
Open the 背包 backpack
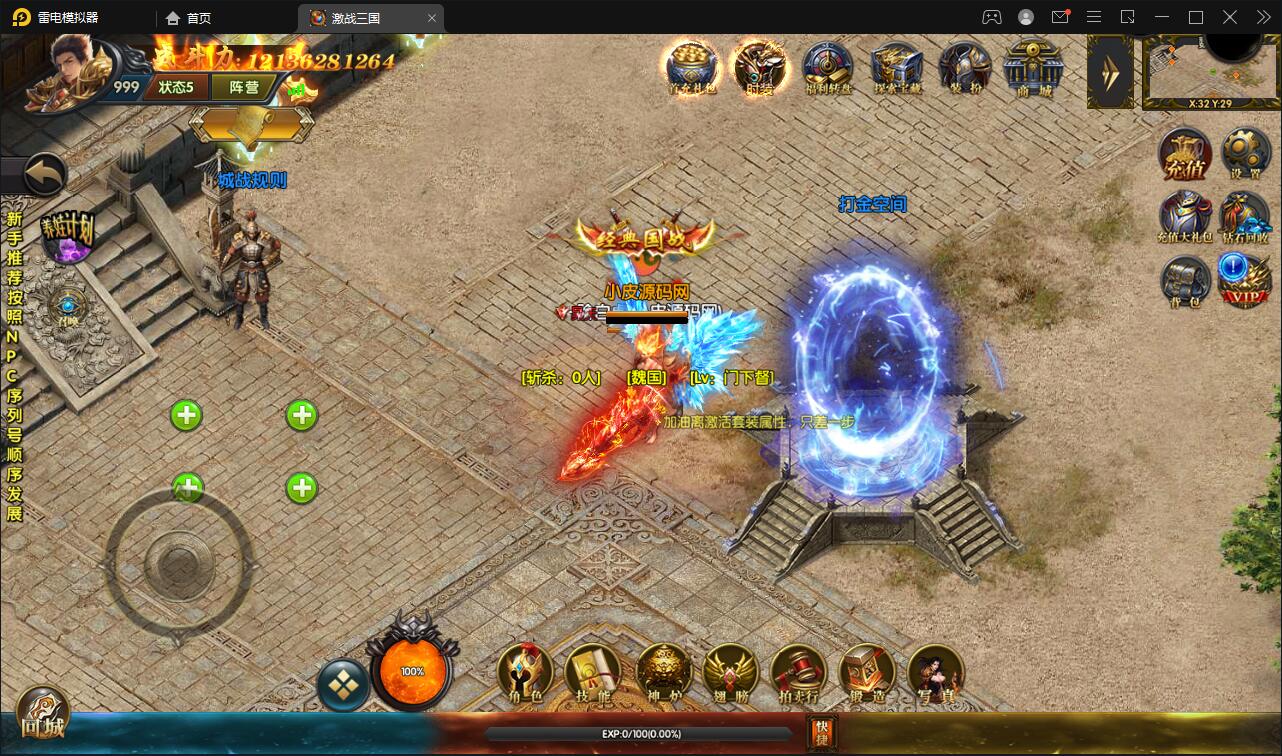point(1185,281)
